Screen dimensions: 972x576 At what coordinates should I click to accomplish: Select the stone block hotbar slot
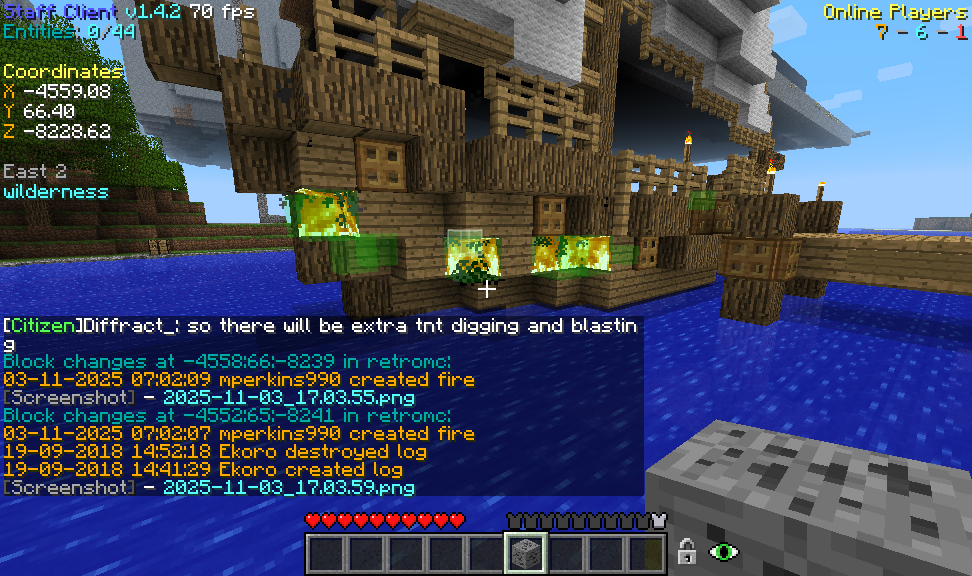point(526,552)
